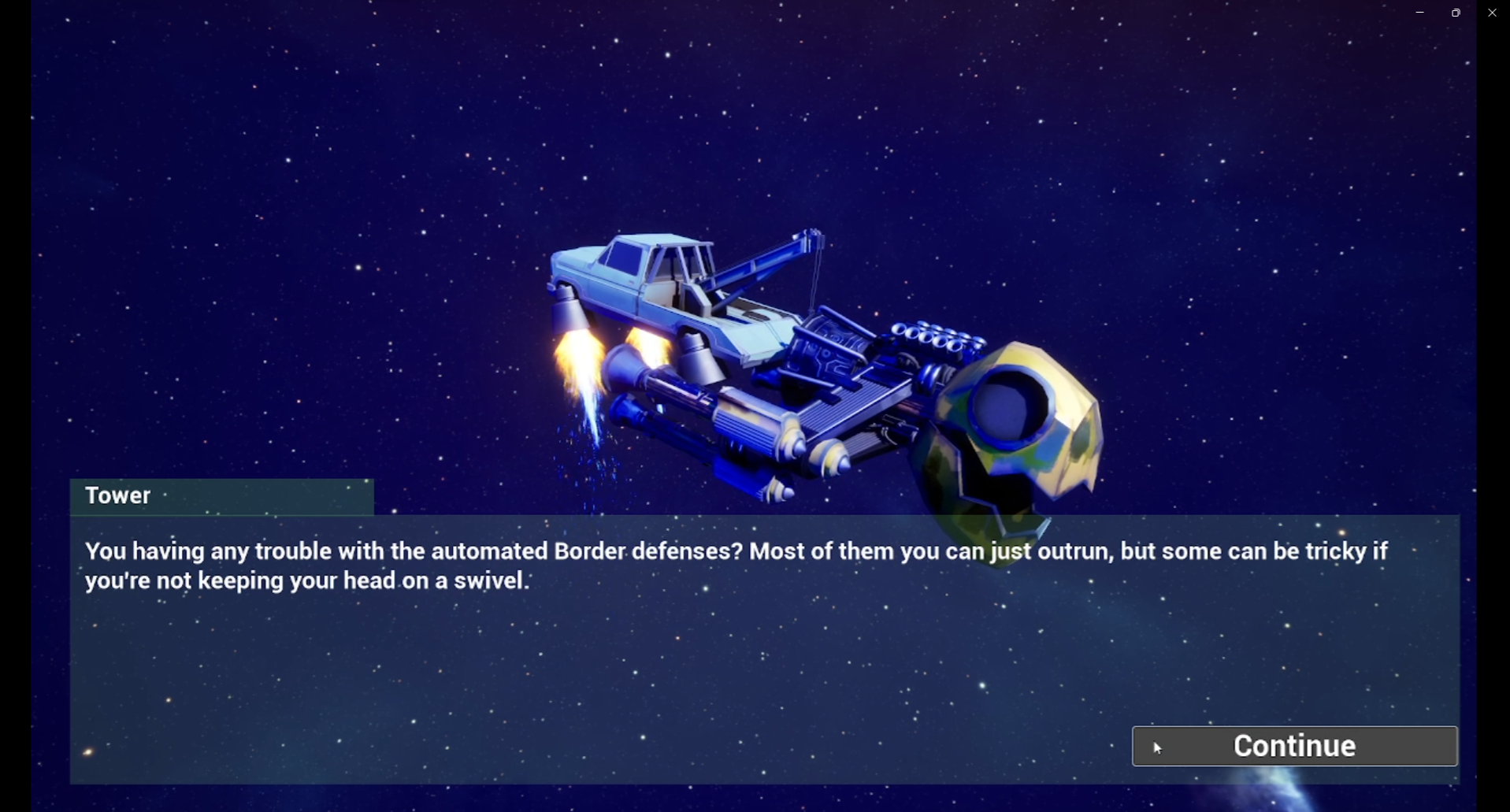Close the game window
1510x812 pixels.
point(1492,13)
